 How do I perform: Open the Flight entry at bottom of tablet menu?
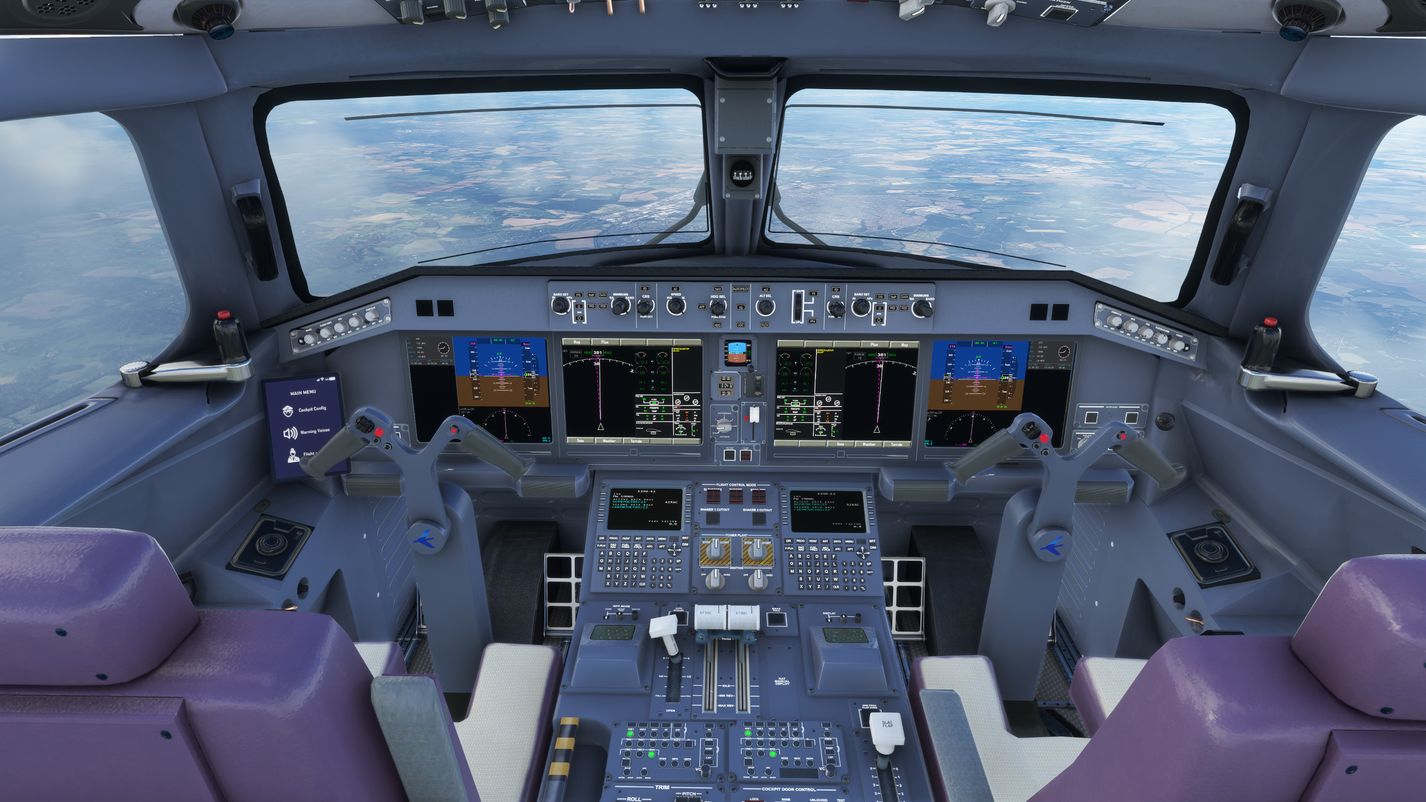coord(306,454)
